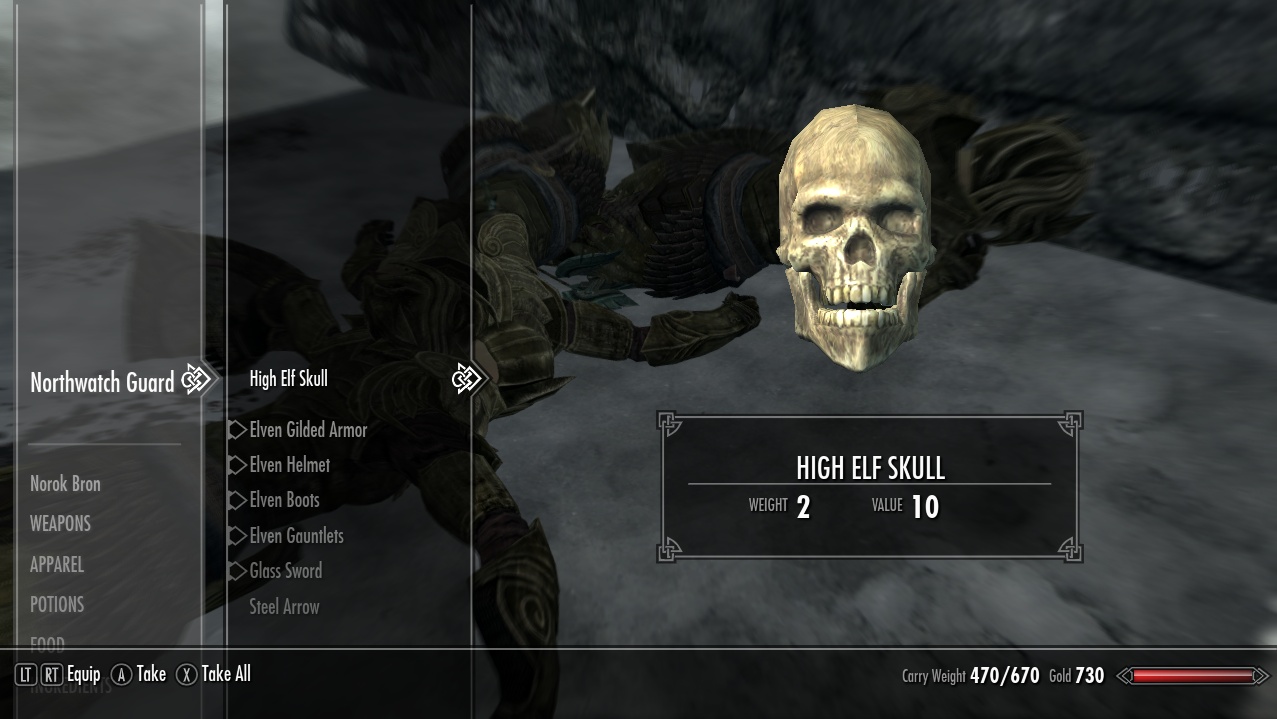Switch to Norok Bron's inventory
Image resolution: width=1277 pixels, height=719 pixels.
tap(65, 484)
